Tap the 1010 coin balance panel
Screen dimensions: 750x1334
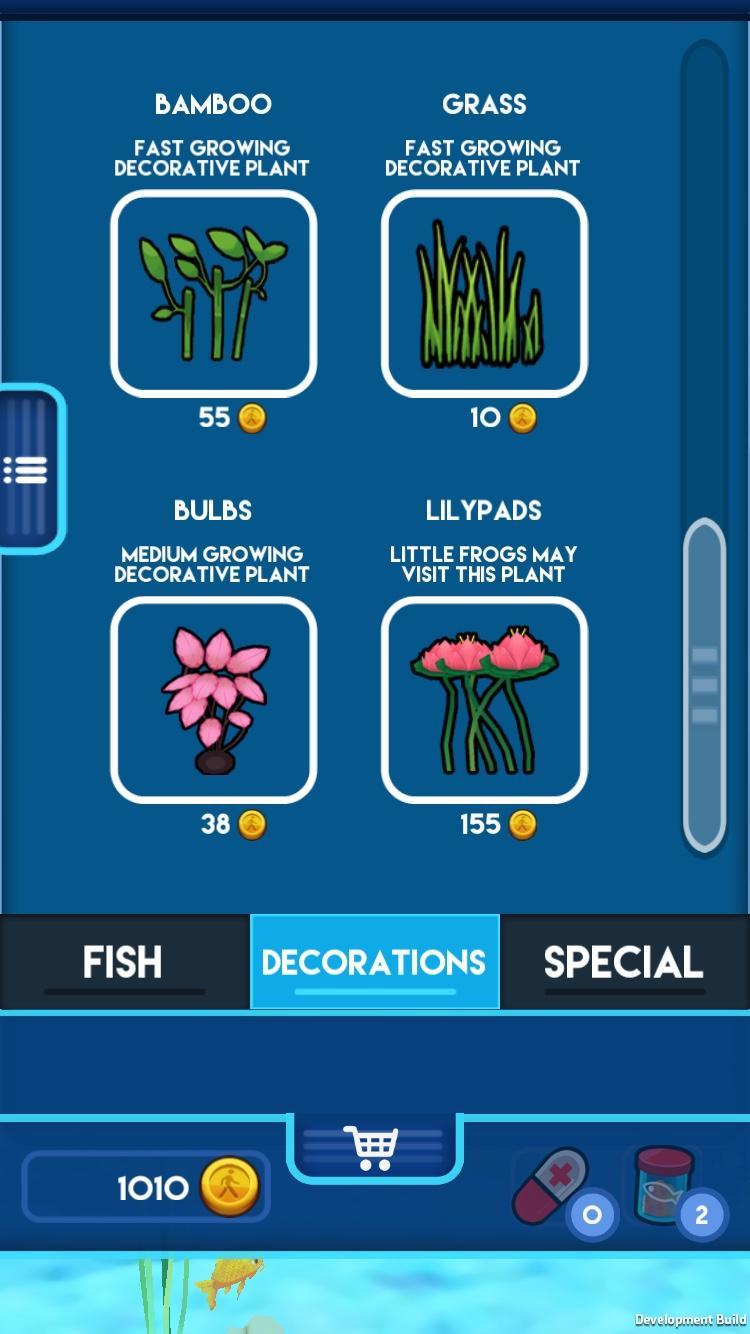146,1187
